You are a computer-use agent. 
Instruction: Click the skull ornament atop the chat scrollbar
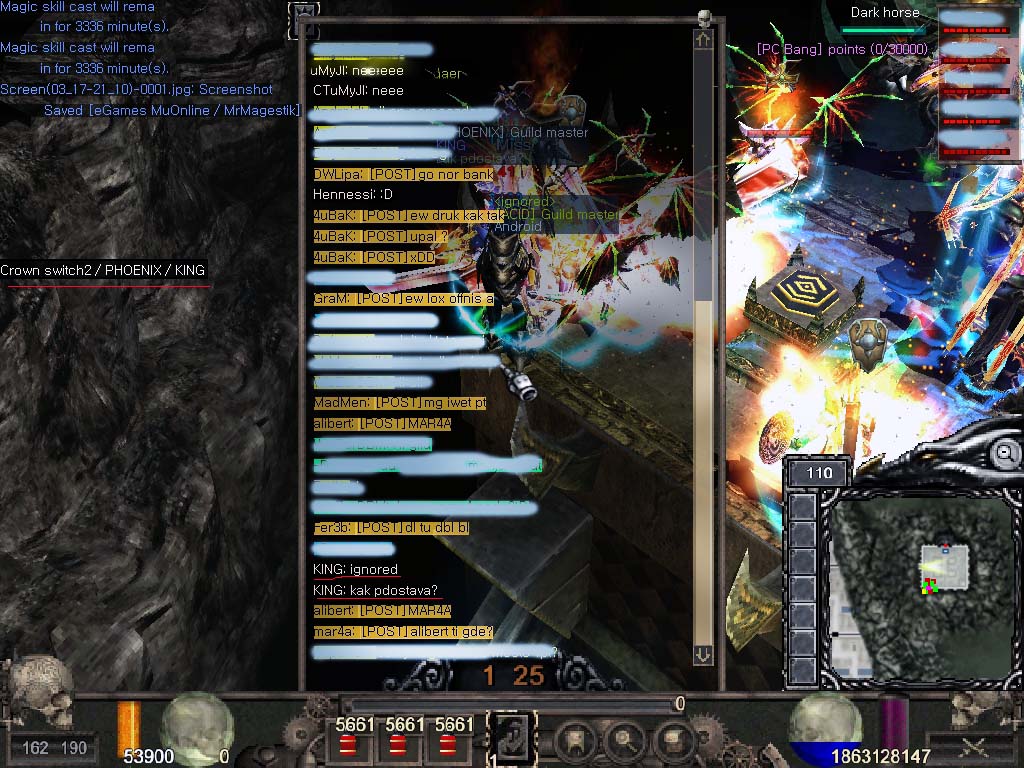click(704, 17)
